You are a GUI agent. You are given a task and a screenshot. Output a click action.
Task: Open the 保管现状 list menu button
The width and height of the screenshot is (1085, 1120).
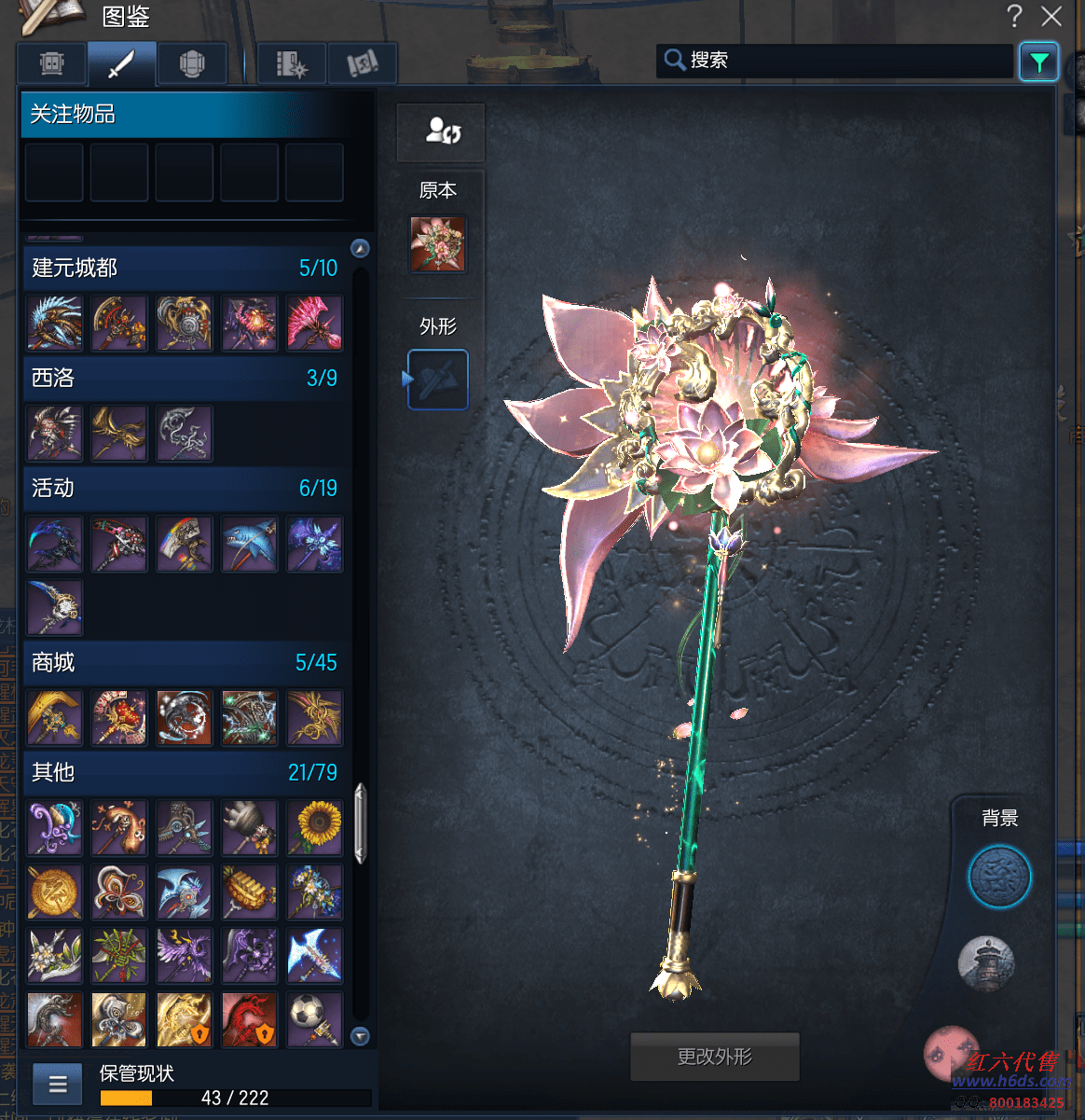pos(58,1084)
